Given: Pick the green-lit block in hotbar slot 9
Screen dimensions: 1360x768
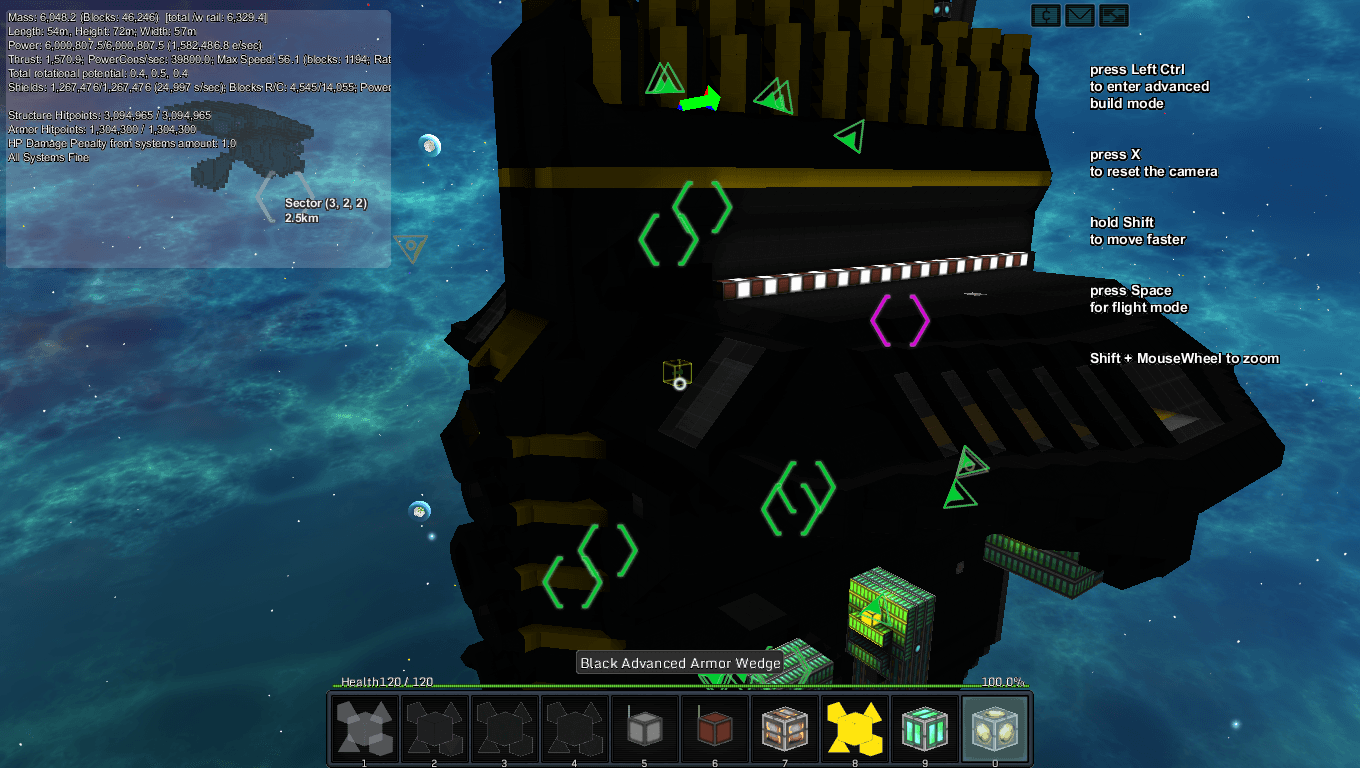Looking at the screenshot, I should [924, 728].
